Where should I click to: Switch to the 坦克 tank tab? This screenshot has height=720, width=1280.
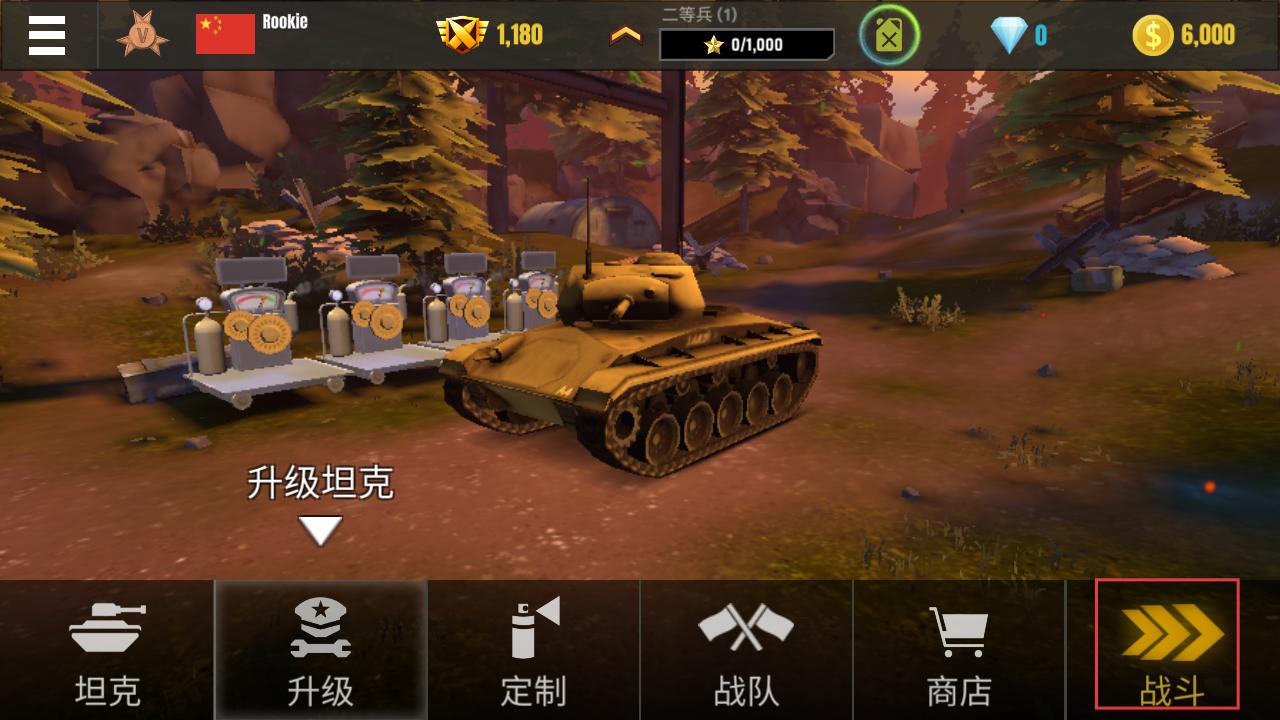[107, 650]
